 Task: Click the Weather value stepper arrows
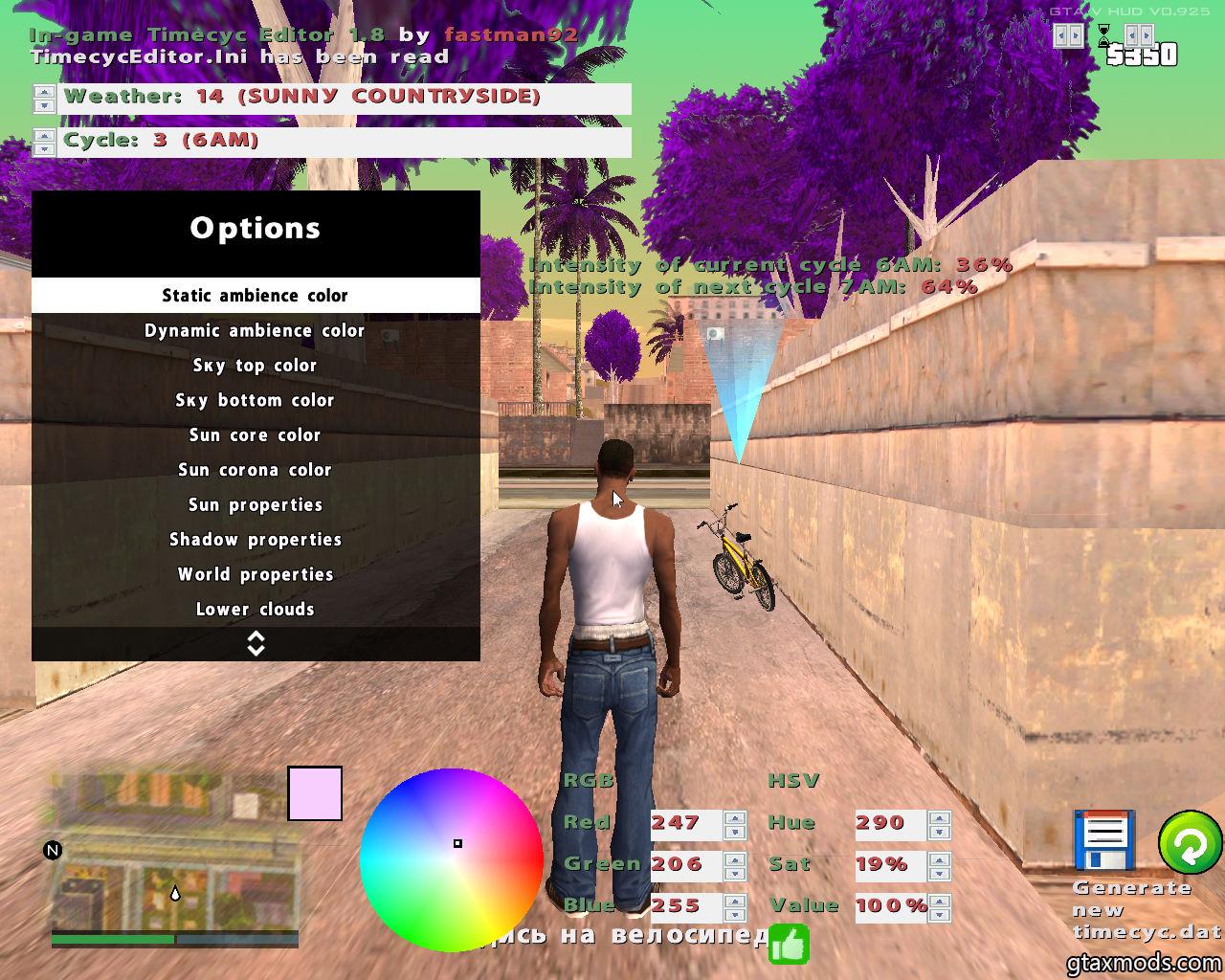point(44,99)
